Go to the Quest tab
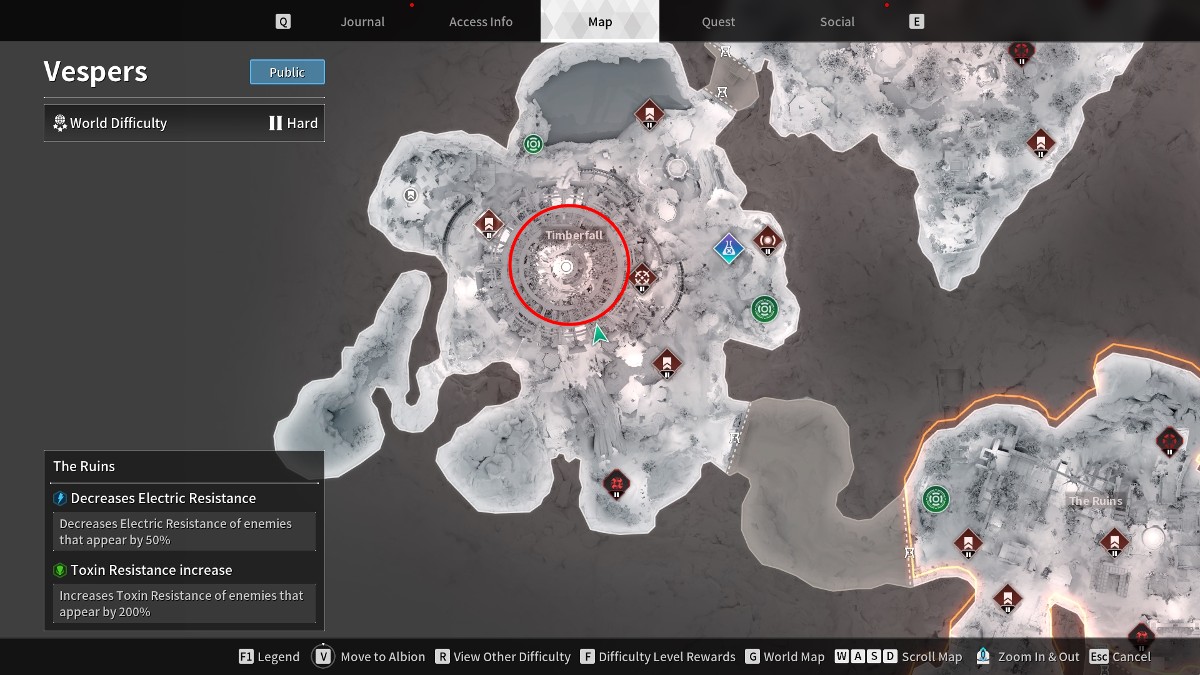 (x=718, y=22)
